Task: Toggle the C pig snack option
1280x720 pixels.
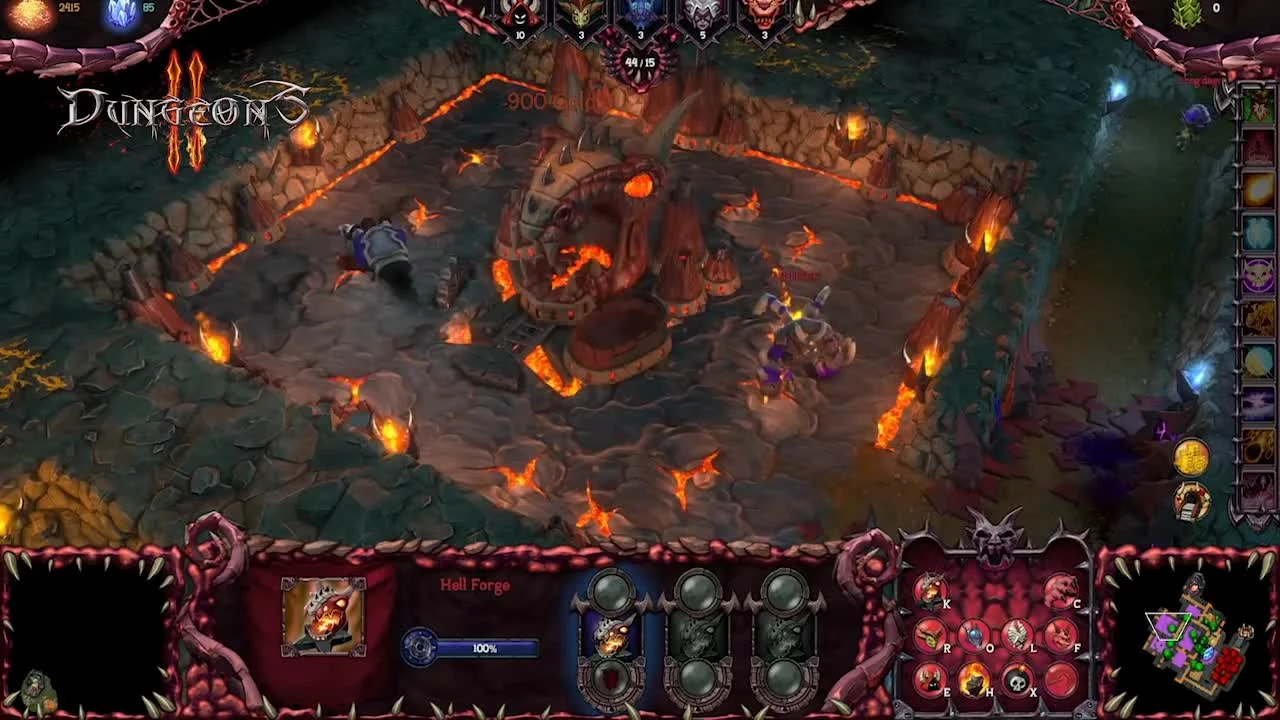Action: tap(1059, 591)
